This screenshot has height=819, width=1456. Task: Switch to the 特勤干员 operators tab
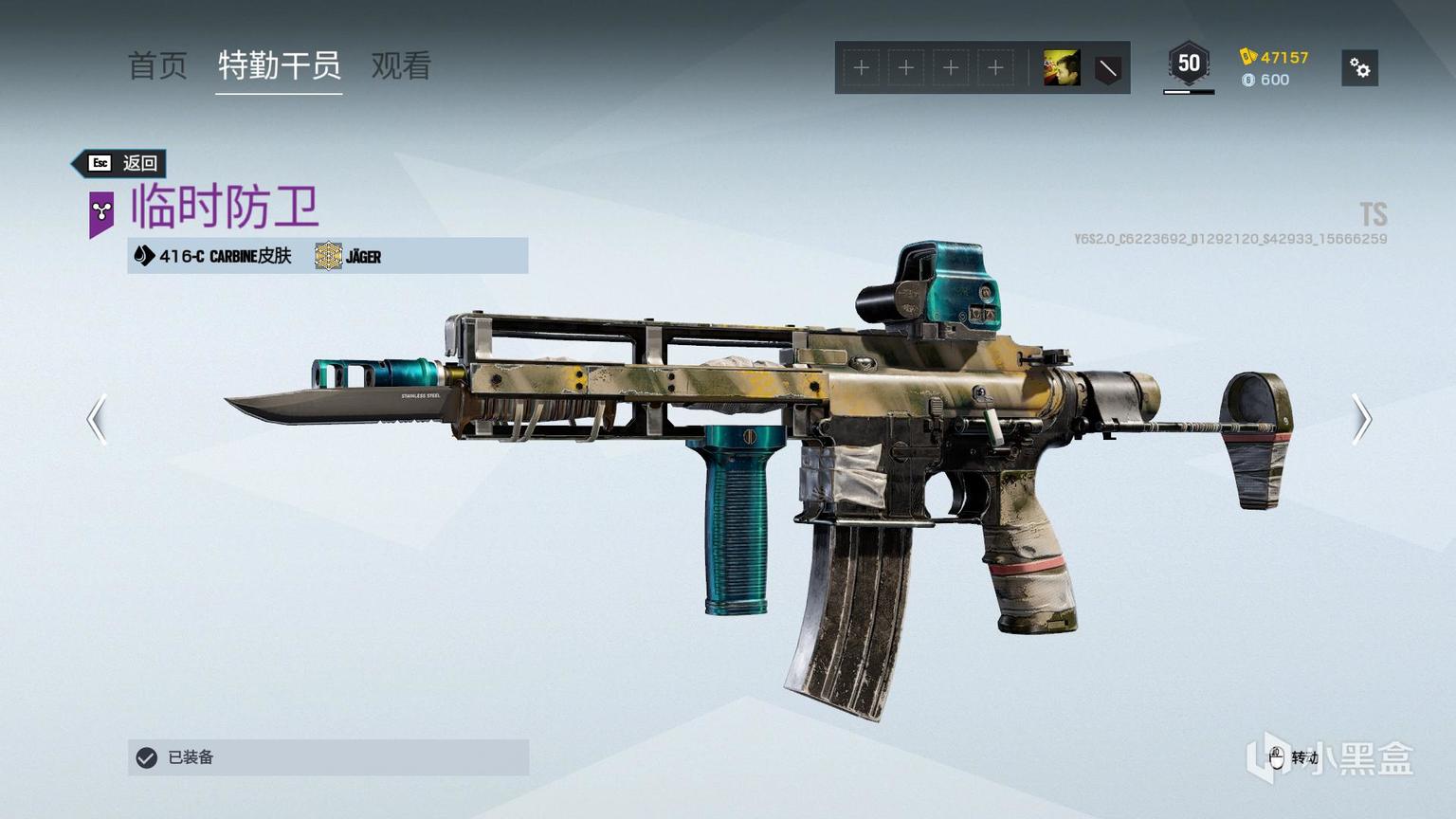tap(279, 66)
